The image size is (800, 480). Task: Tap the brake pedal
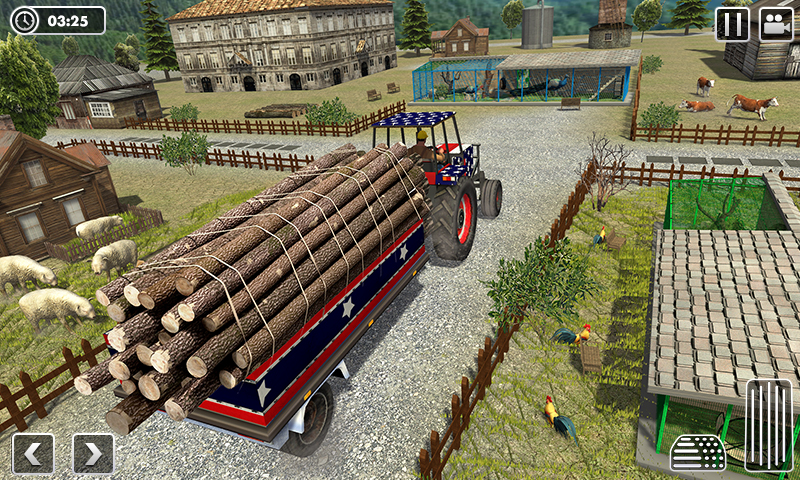tap(698, 453)
